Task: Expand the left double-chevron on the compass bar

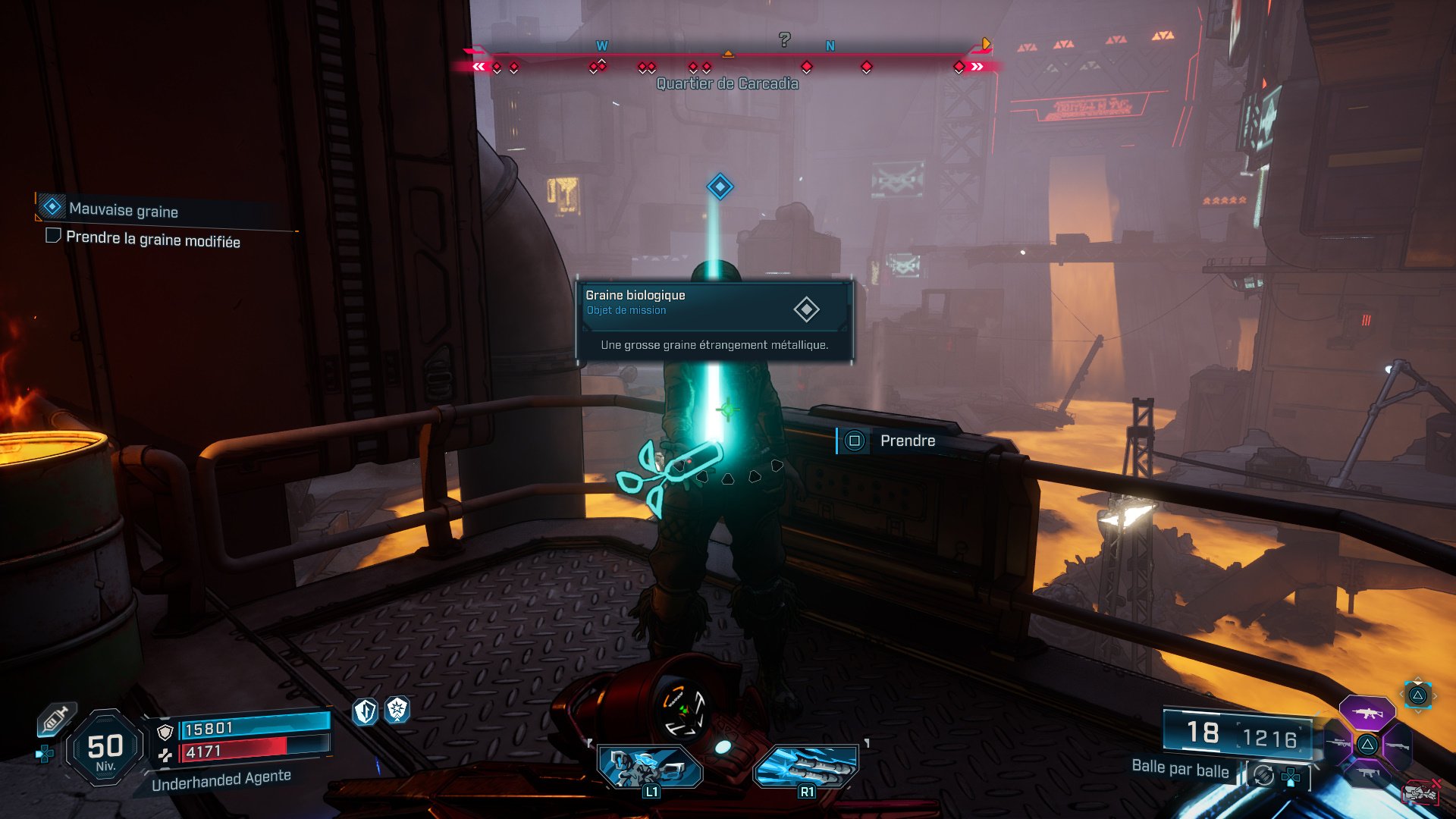Action: [x=479, y=67]
